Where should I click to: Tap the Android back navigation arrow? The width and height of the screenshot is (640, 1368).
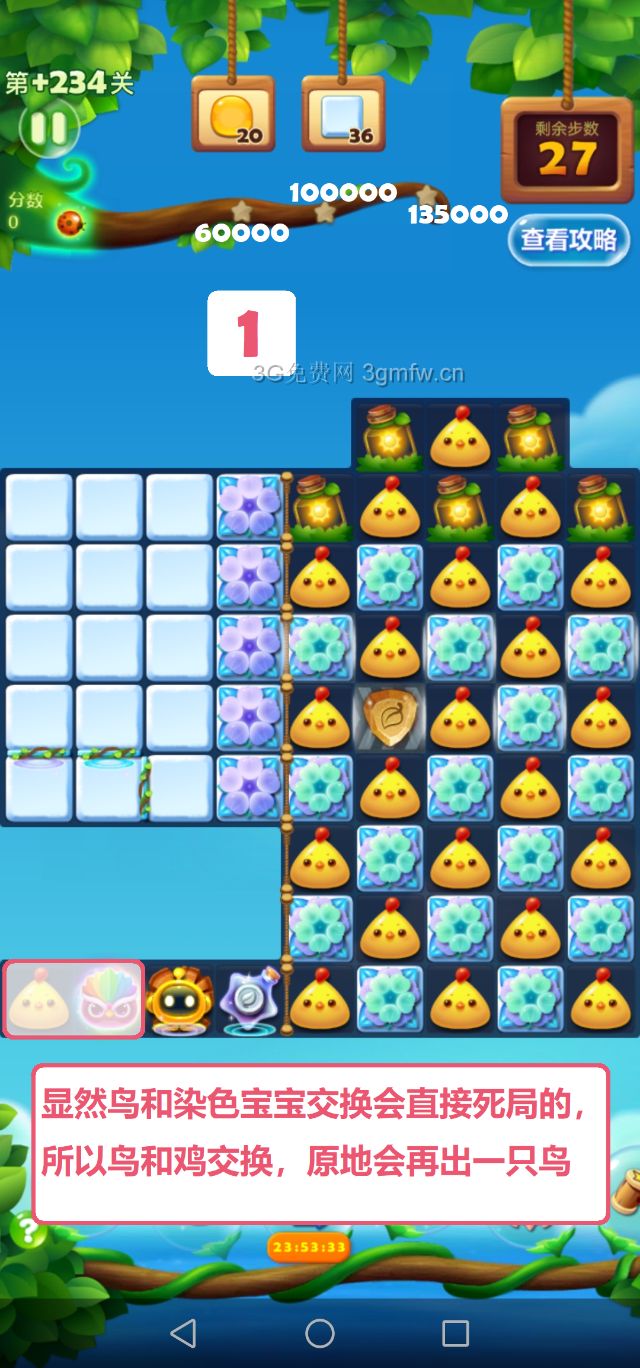pyautogui.click(x=183, y=1332)
